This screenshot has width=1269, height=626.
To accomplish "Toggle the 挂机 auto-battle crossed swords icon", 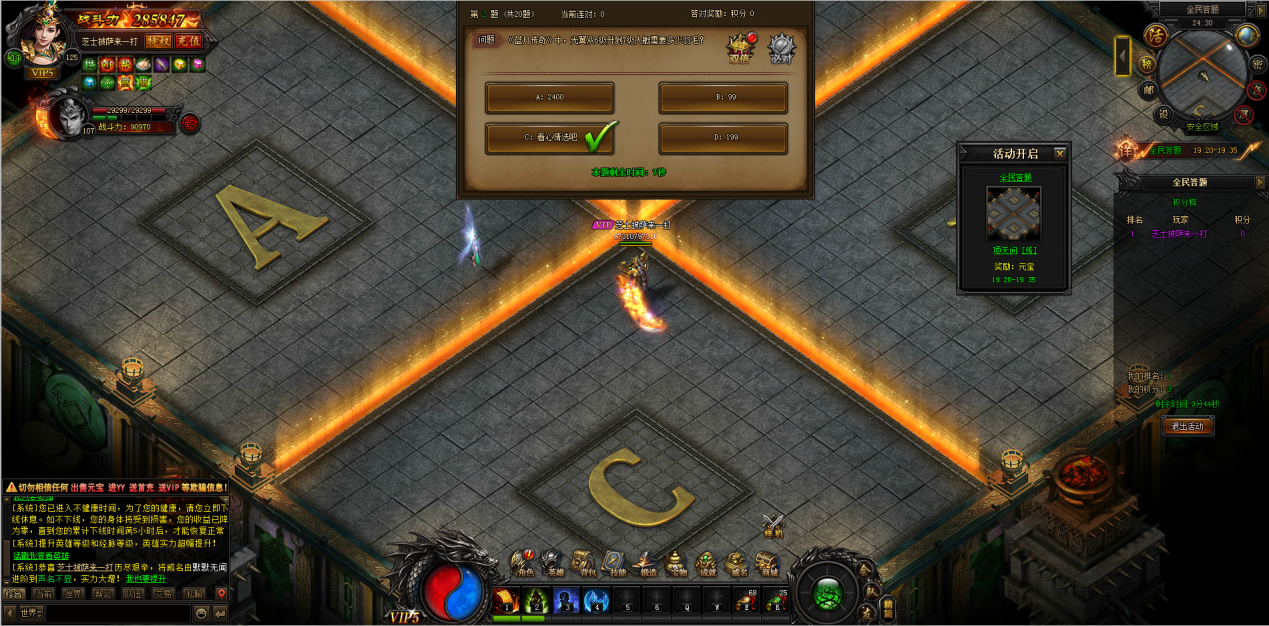I will pos(773,524).
